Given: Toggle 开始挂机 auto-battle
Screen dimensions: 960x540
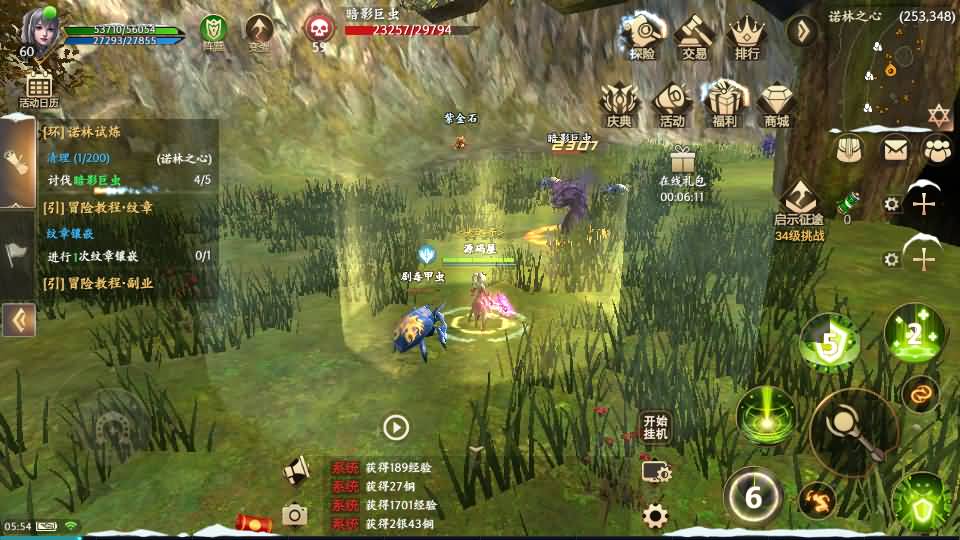Looking at the screenshot, I should [655, 427].
